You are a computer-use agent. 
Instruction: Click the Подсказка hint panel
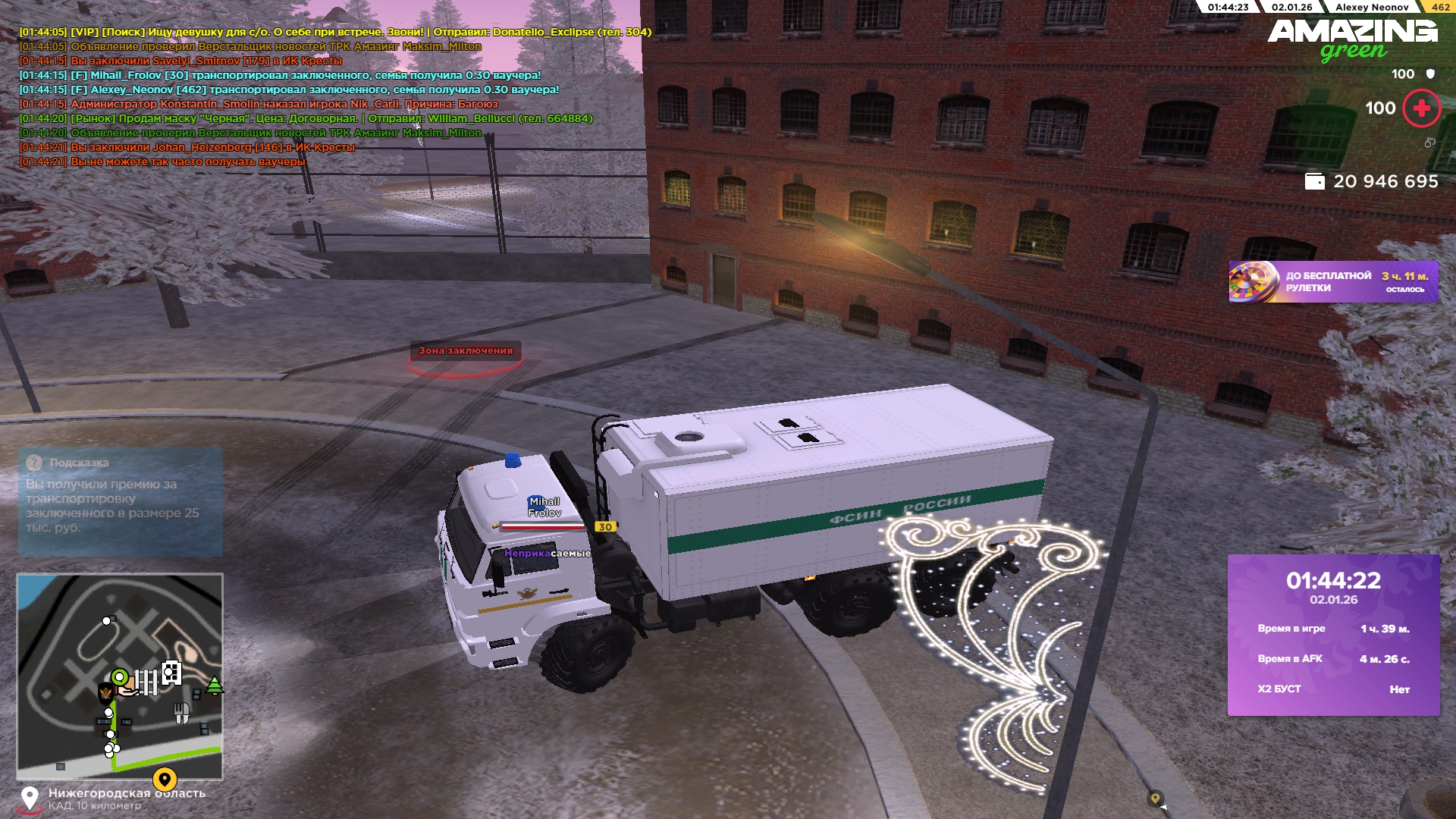(x=120, y=500)
